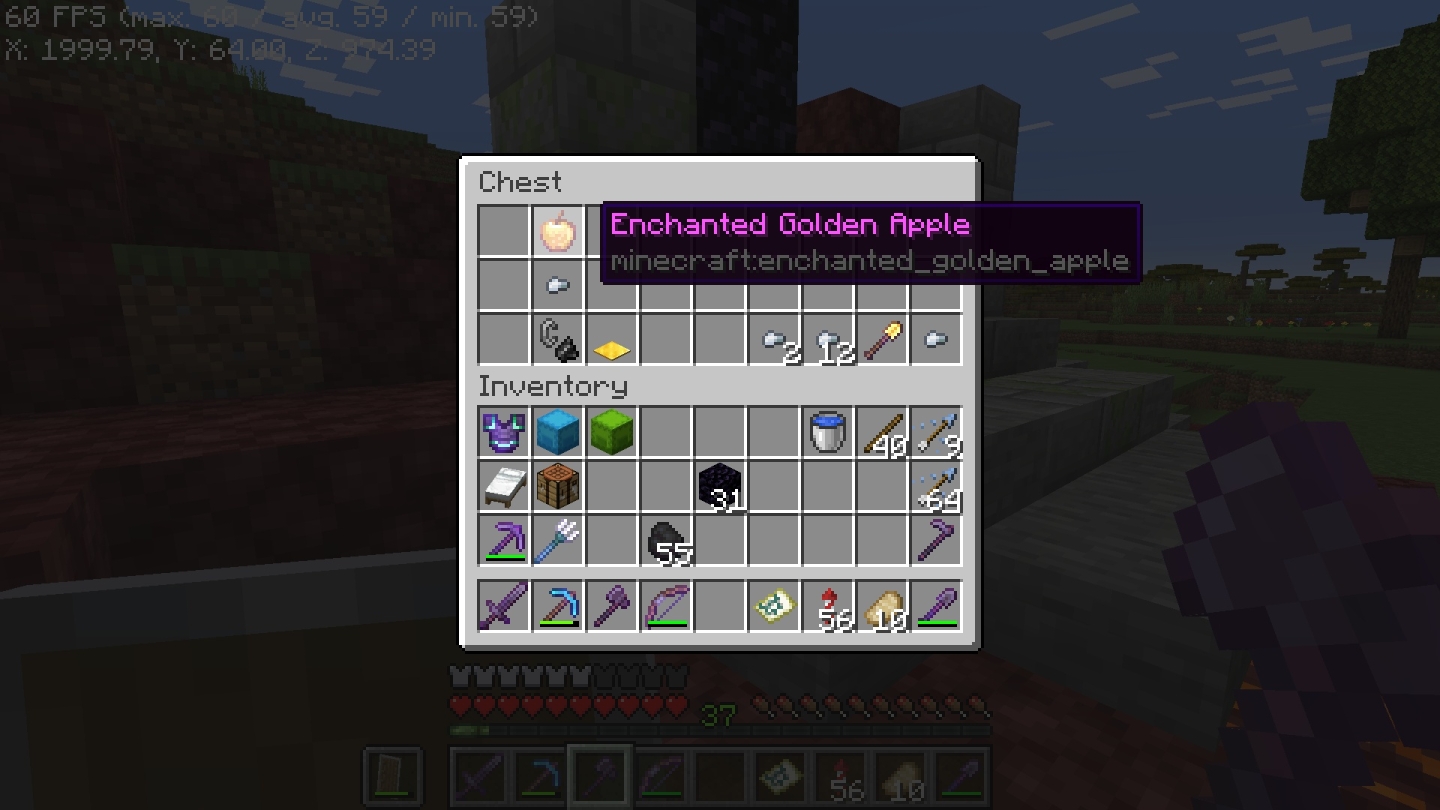Pick up the stack of 12 iron nuggets
1440x810 pixels.
coord(828,339)
